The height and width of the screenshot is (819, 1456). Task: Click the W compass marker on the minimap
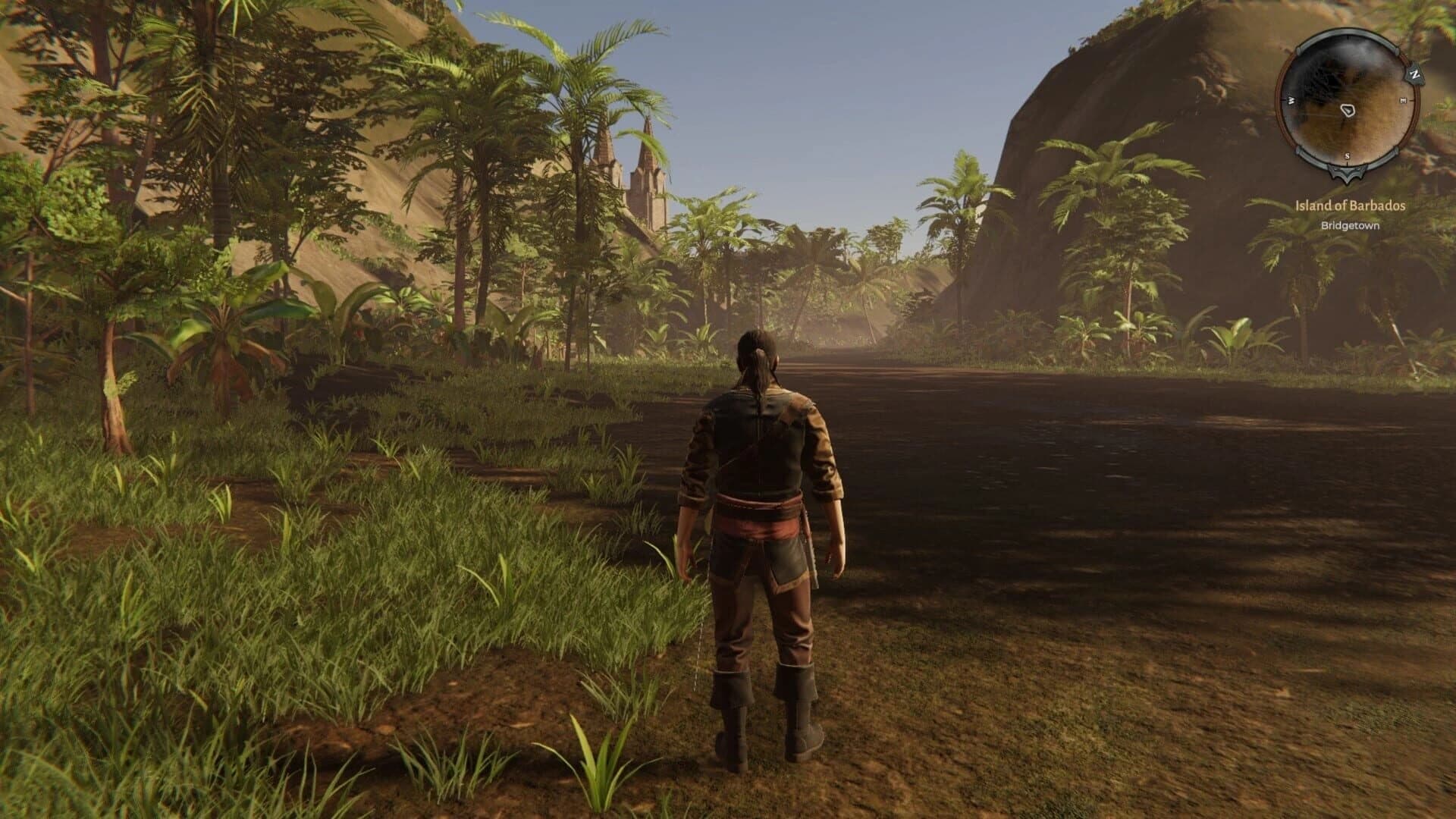tap(1291, 99)
